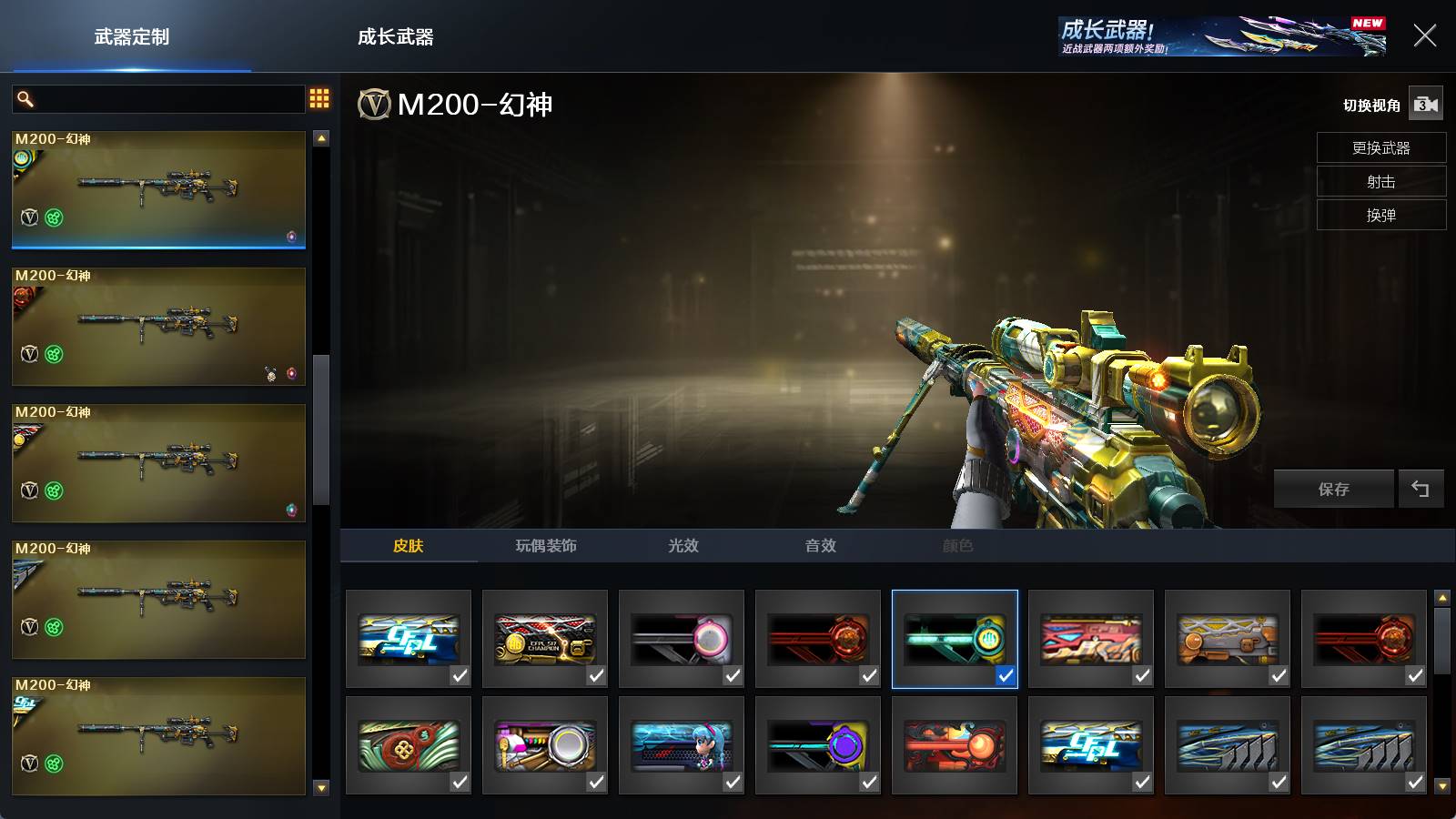This screenshot has height=819, width=1456.
Task: Close the weapon customization window
Action: [x=1424, y=35]
